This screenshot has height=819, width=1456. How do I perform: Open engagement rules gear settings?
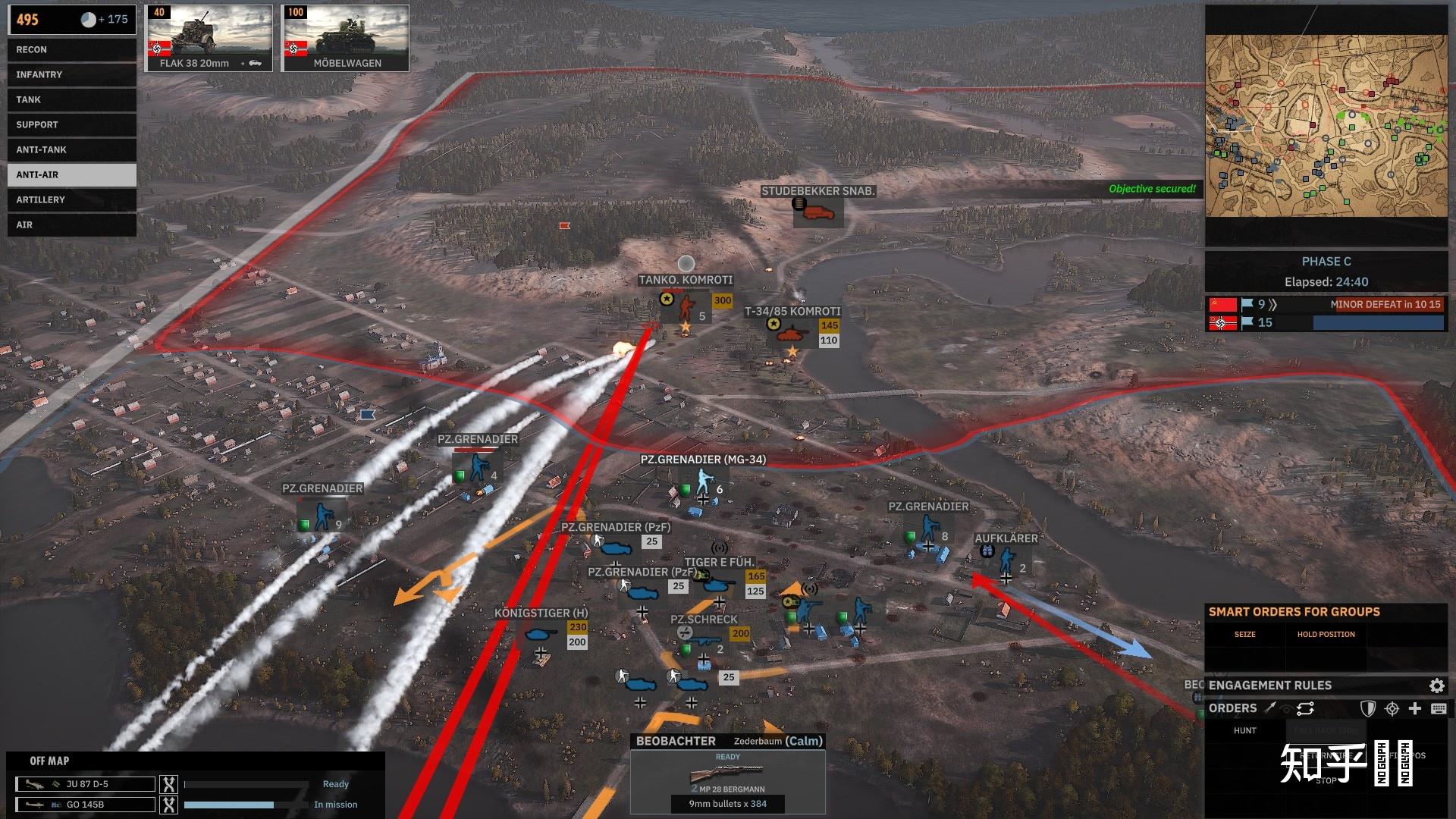point(1436,686)
